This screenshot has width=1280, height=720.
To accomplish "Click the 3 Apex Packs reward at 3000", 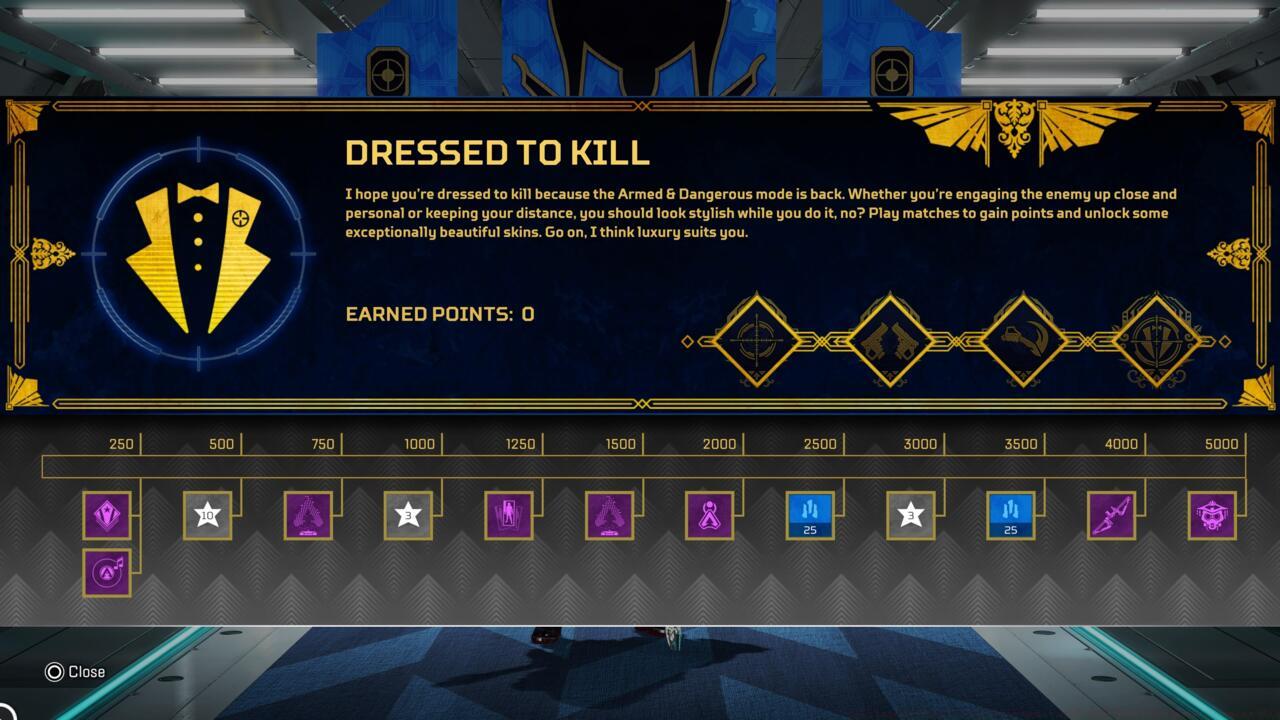I will click(x=912, y=516).
